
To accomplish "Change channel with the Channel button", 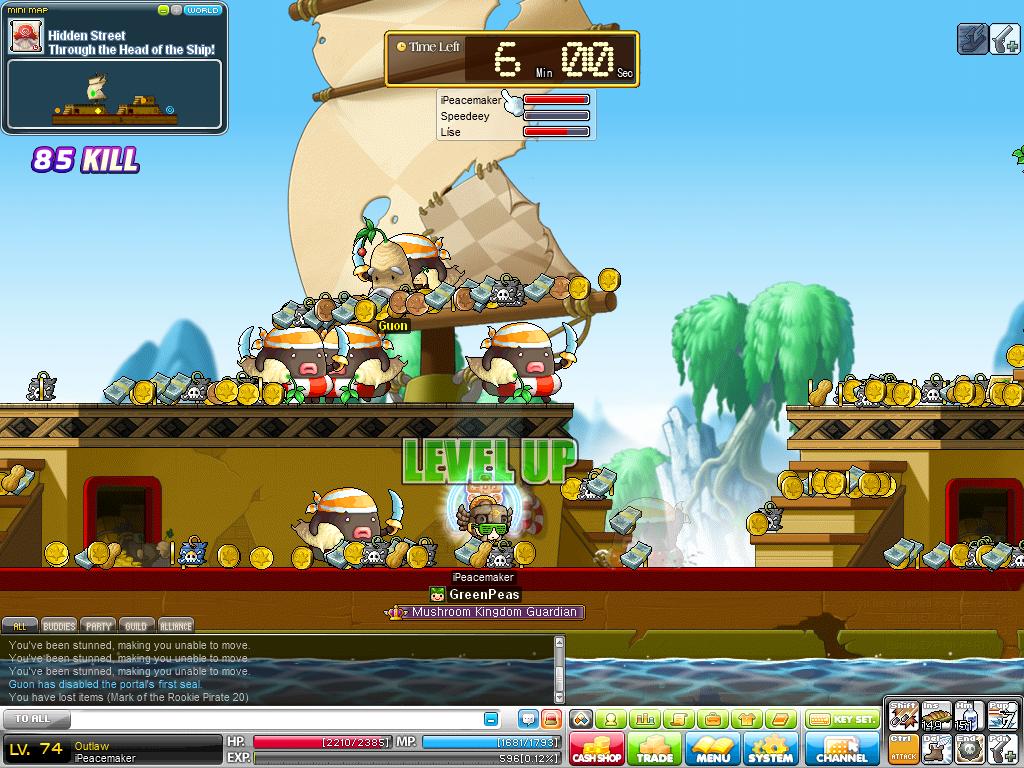I will tap(842, 749).
